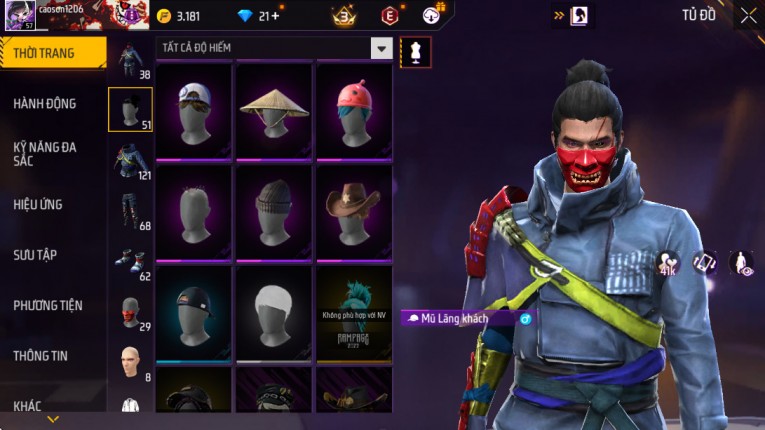
Task: Close the Tủ Đồ wardrobe screen
Action: tap(748, 15)
